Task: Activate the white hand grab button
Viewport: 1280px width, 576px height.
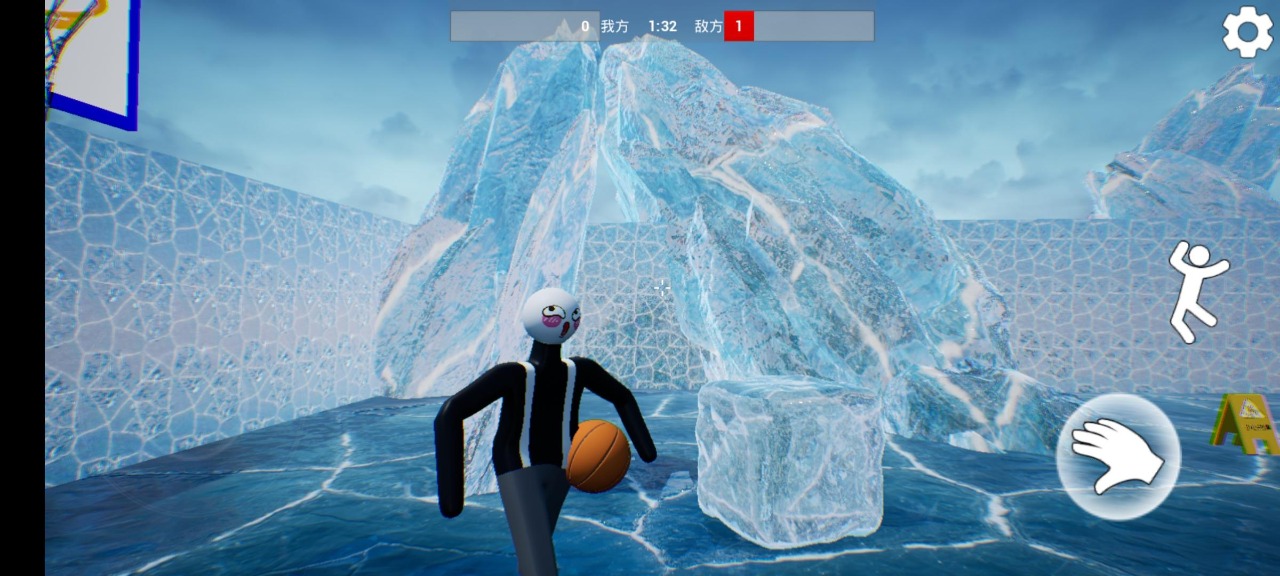Action: click(x=1118, y=456)
